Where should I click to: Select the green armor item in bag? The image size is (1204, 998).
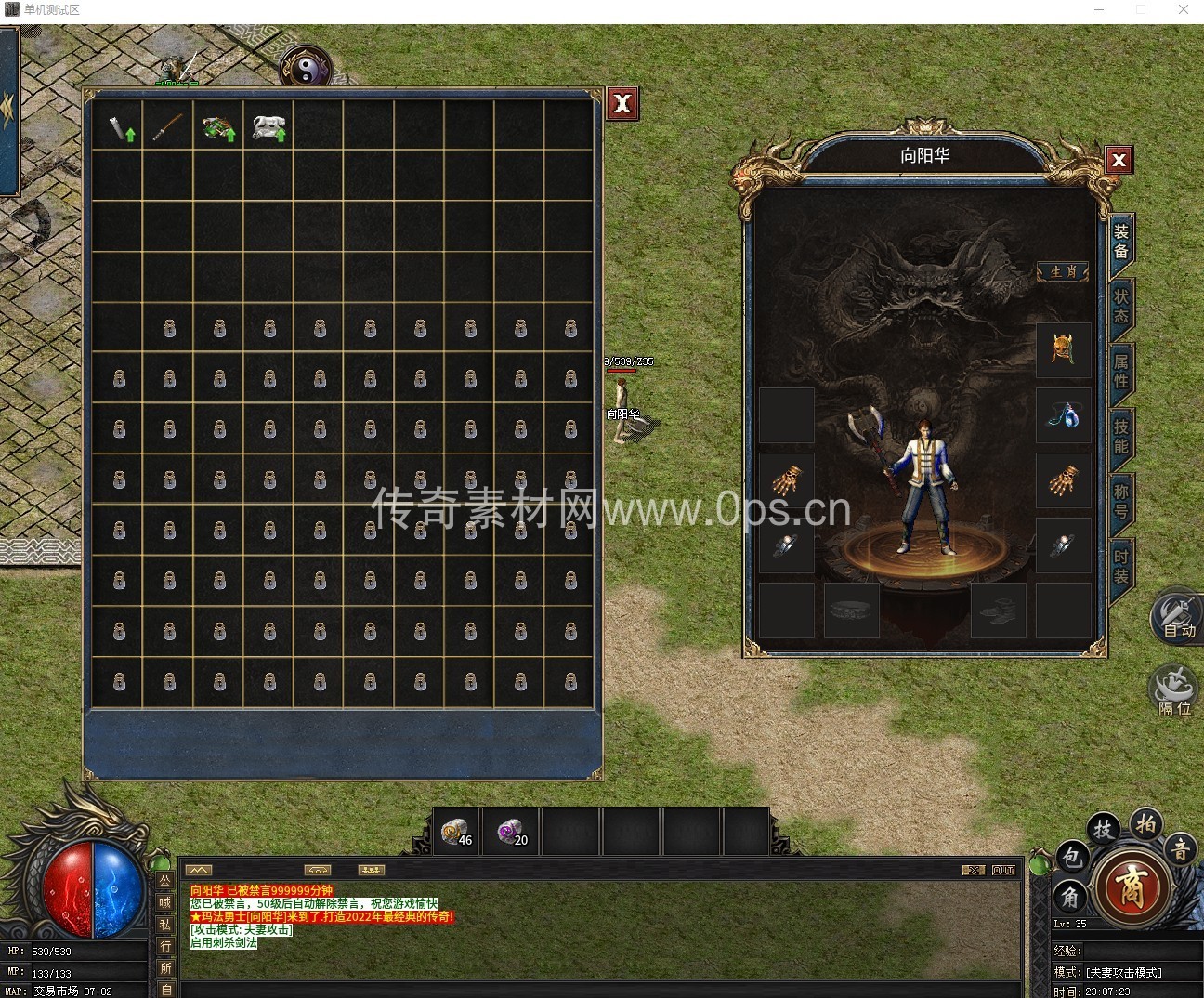coord(218,128)
